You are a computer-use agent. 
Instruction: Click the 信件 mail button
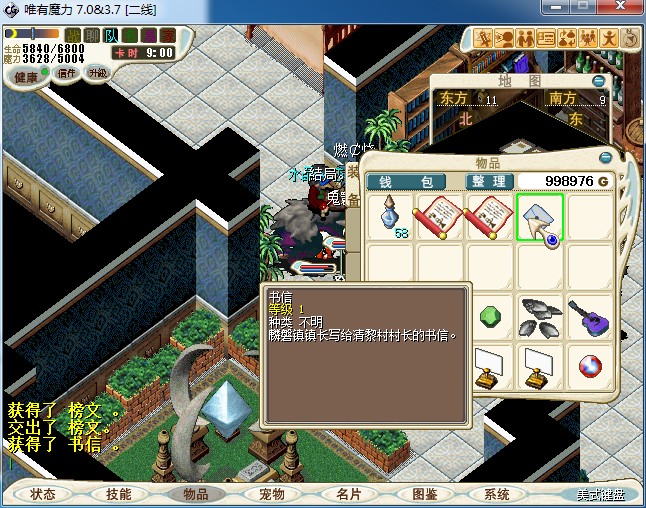coord(67,73)
